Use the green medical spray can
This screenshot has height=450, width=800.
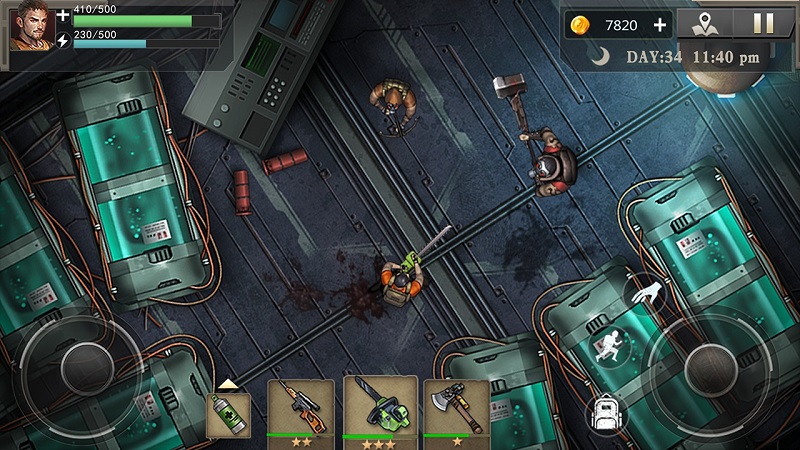227,414
